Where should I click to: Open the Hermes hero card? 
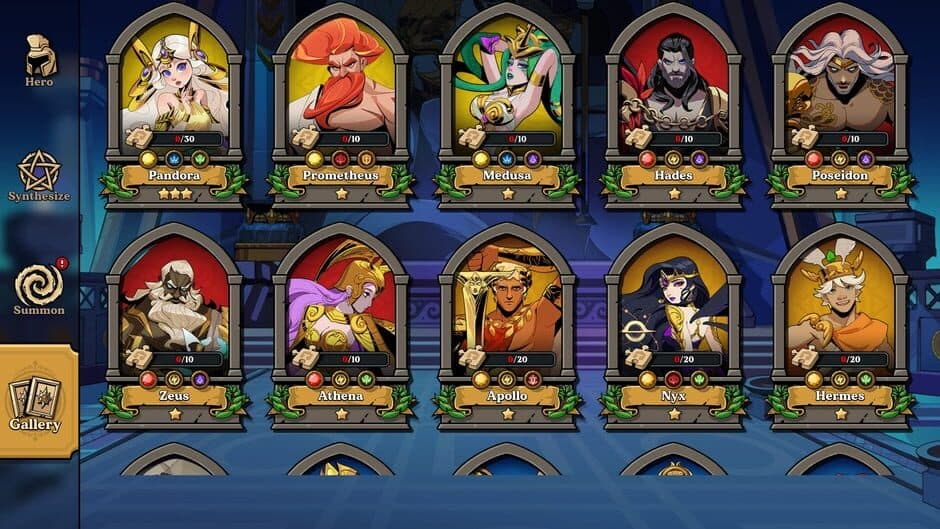[840, 320]
